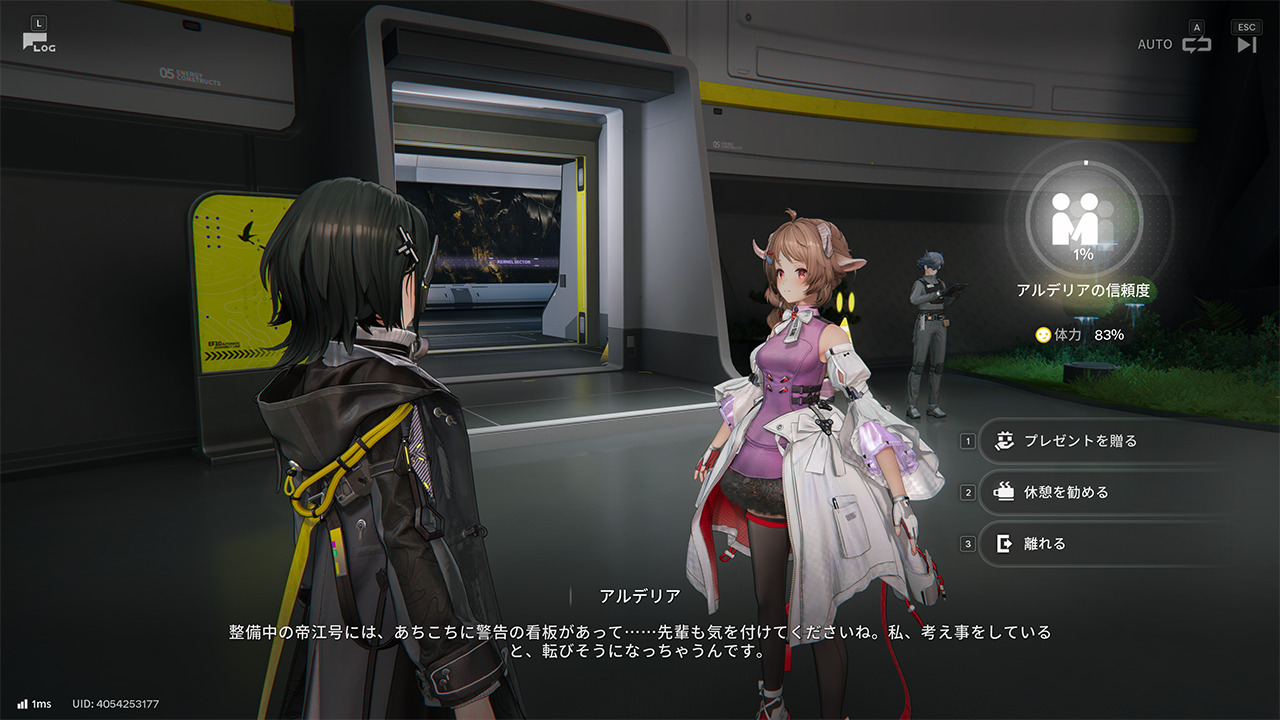Choose プレゼントを贈る option
Screen dimensions: 1280x720
point(1080,440)
